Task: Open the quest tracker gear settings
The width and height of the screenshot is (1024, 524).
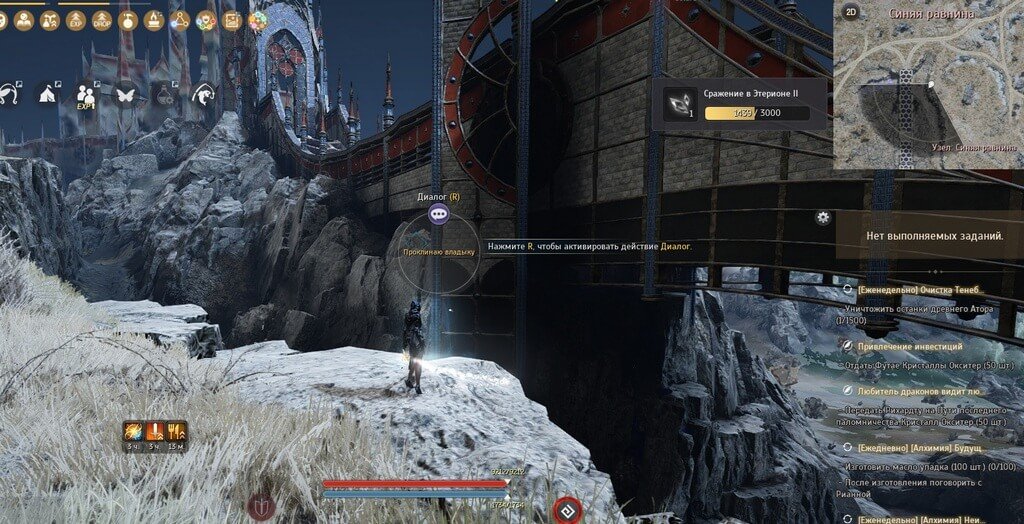Action: pos(823,217)
